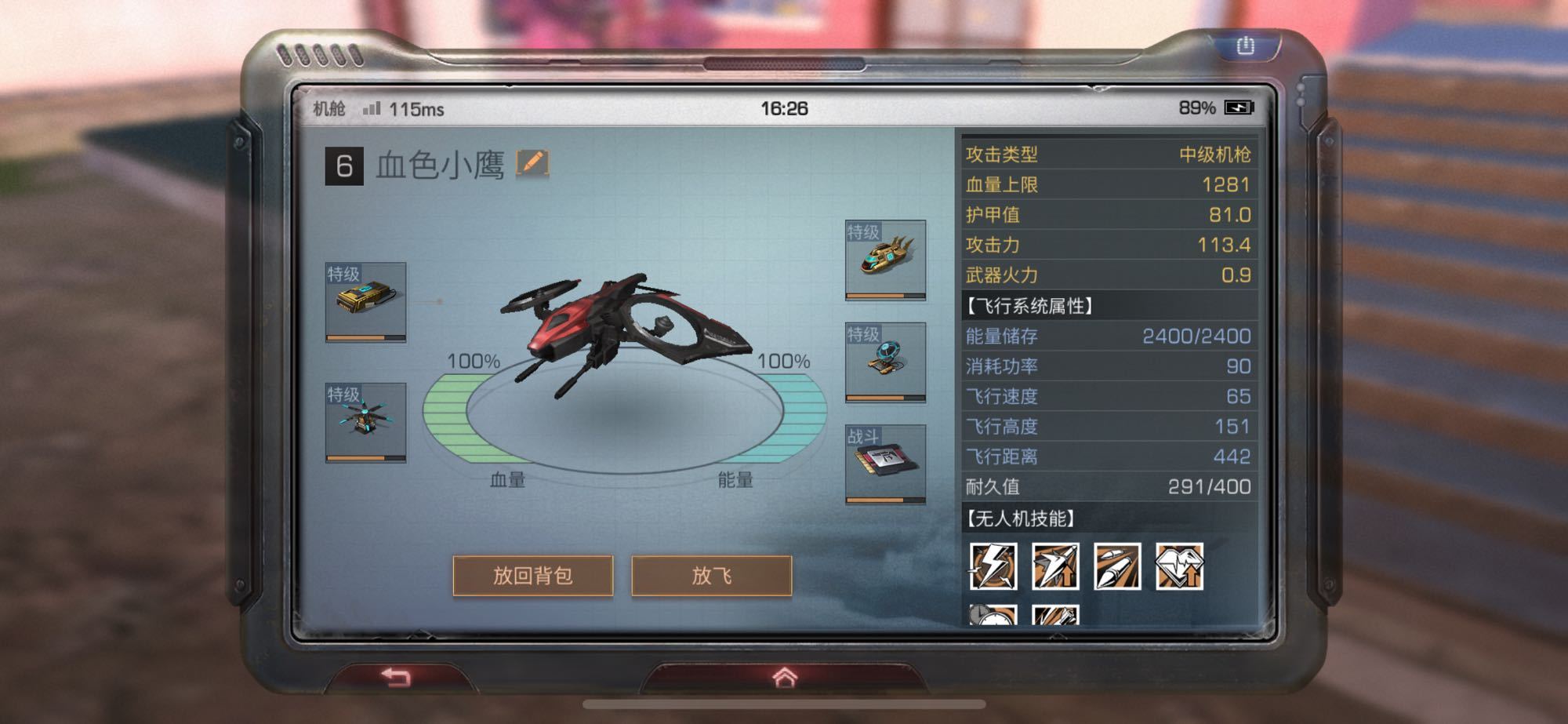Viewport: 1568px width, 724px height.
Task: Check the heart health boost skill
Action: tap(1179, 566)
